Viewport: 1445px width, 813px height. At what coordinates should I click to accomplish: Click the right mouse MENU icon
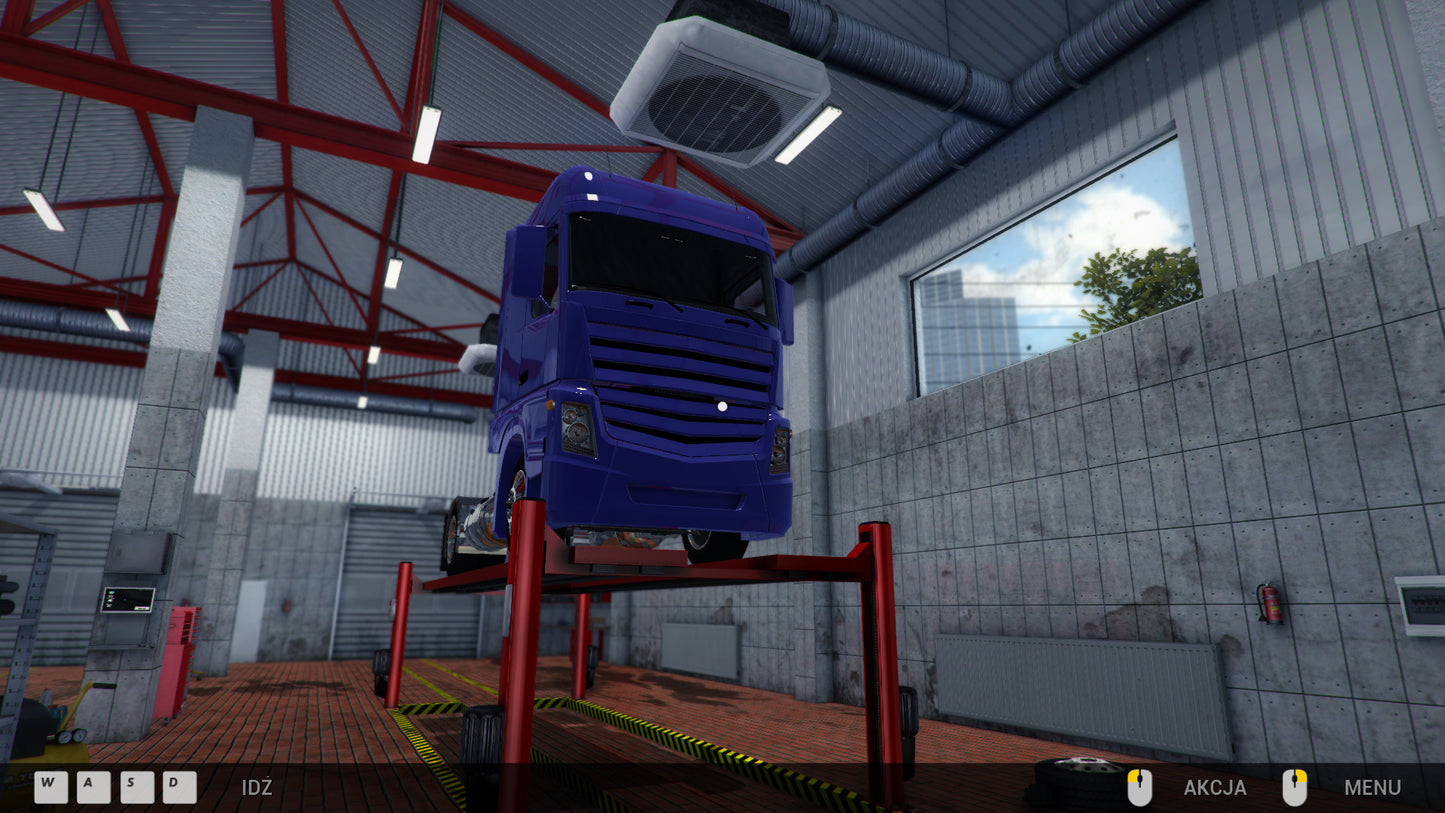click(x=1297, y=788)
